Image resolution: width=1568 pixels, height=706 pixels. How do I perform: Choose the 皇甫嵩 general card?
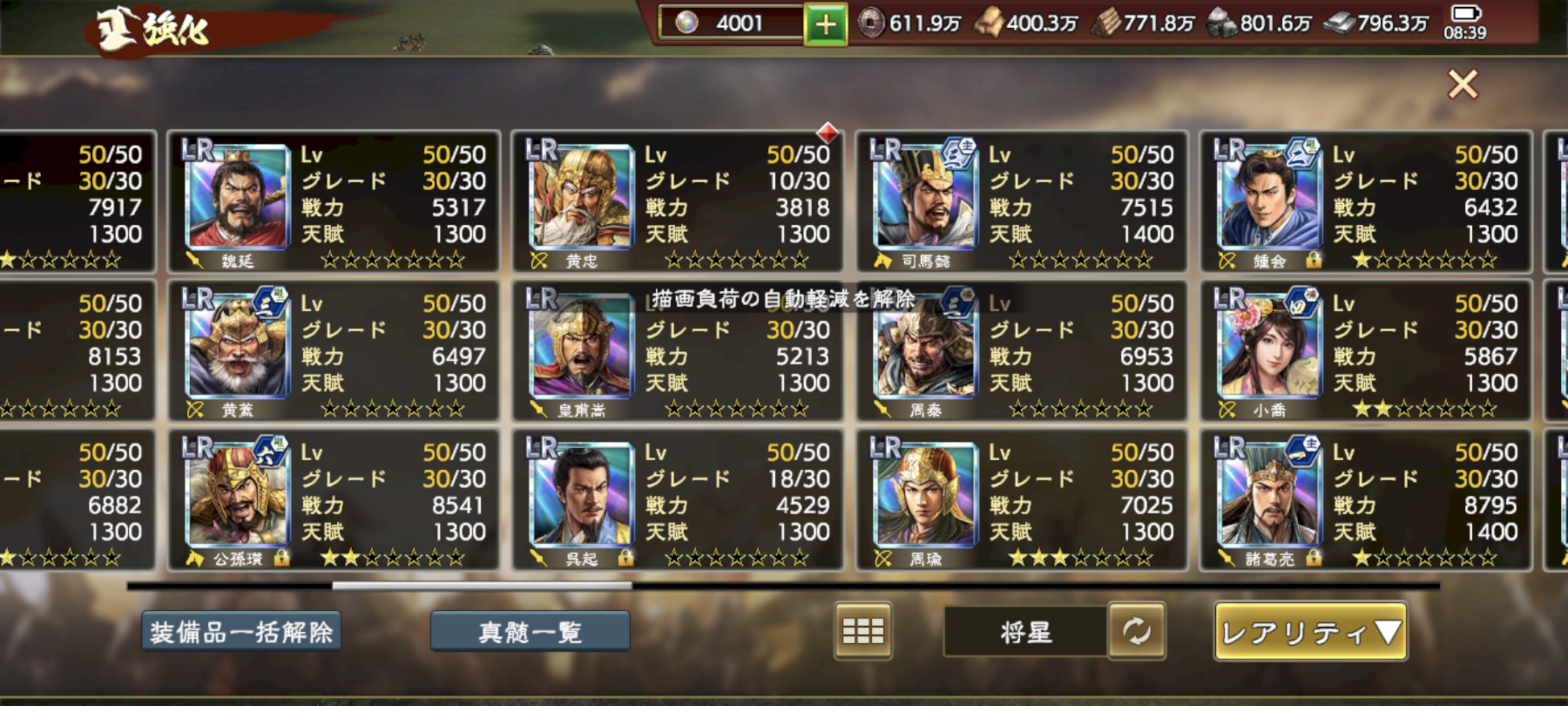(x=678, y=350)
